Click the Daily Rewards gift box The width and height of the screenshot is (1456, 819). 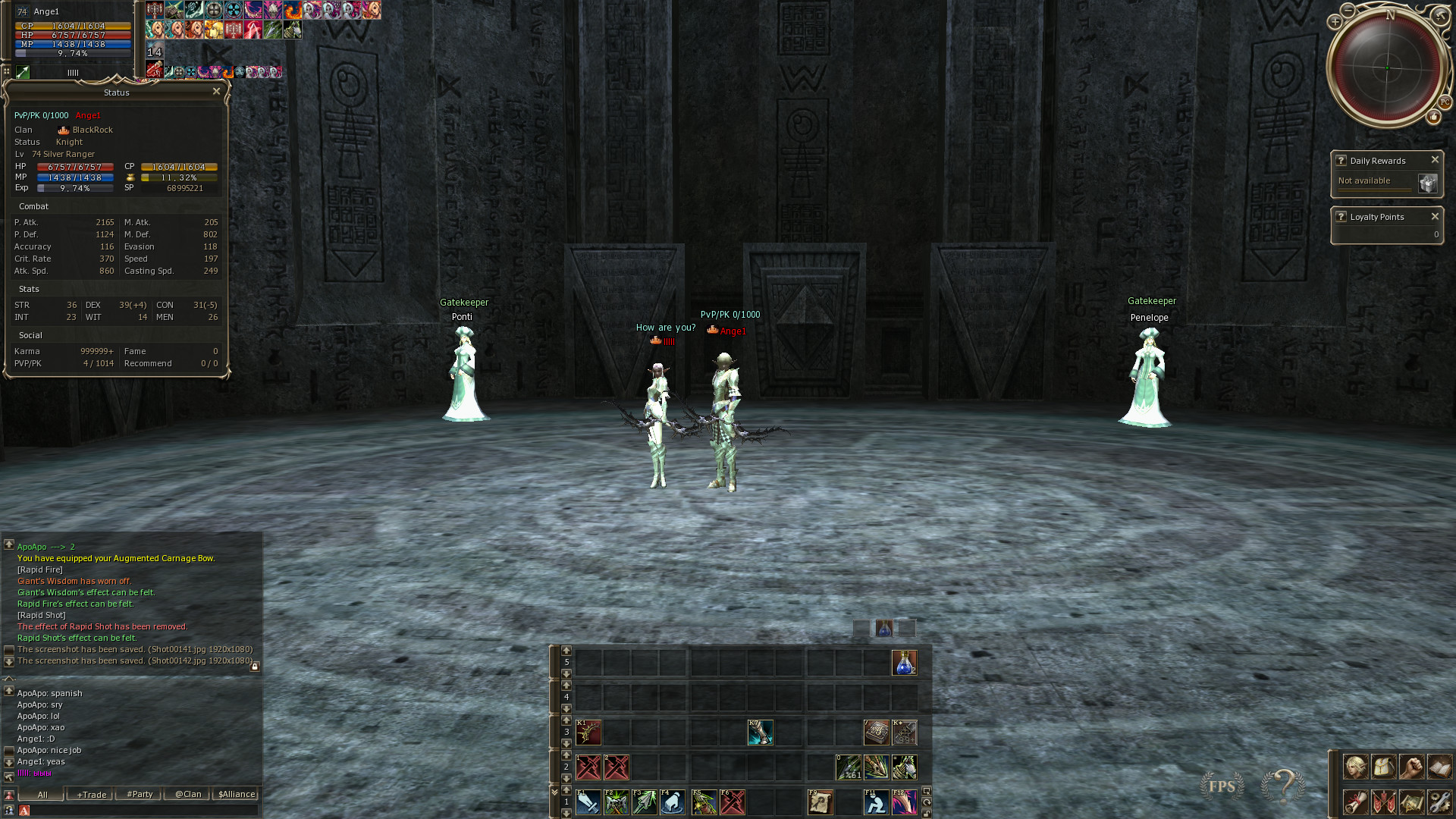click(1427, 184)
